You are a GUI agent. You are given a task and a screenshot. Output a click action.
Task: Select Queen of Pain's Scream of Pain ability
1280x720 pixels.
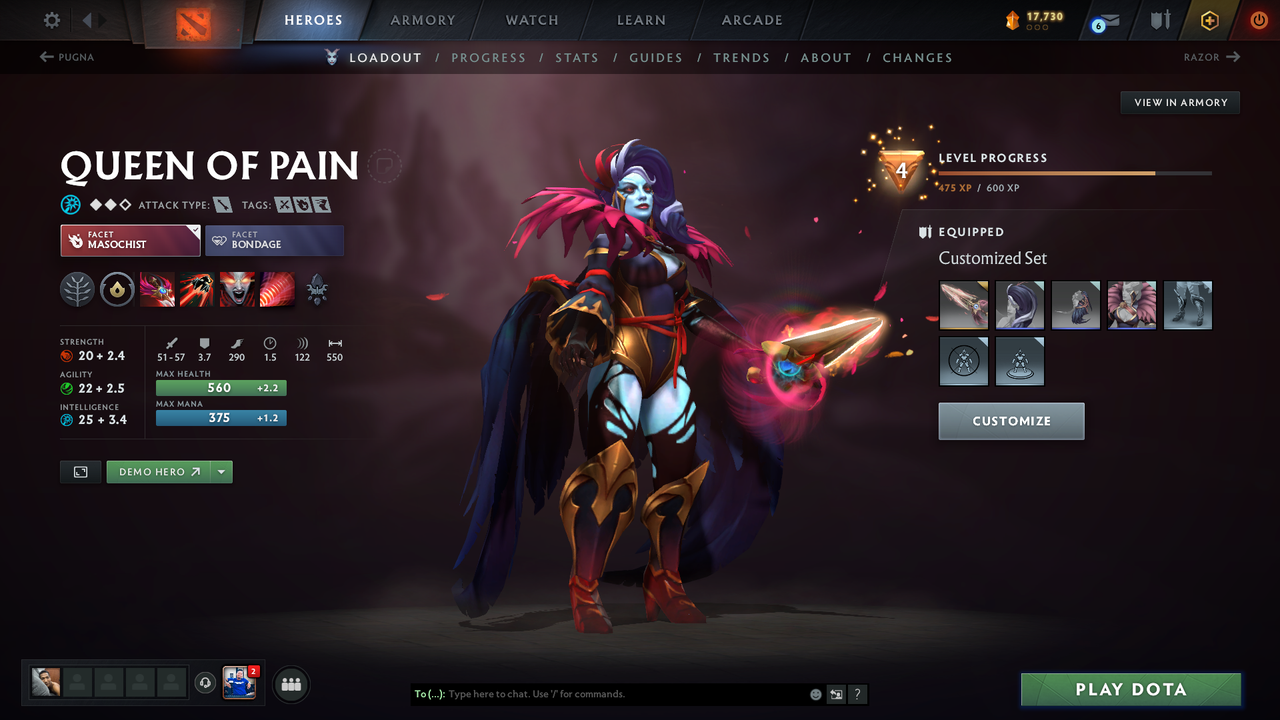coord(237,290)
